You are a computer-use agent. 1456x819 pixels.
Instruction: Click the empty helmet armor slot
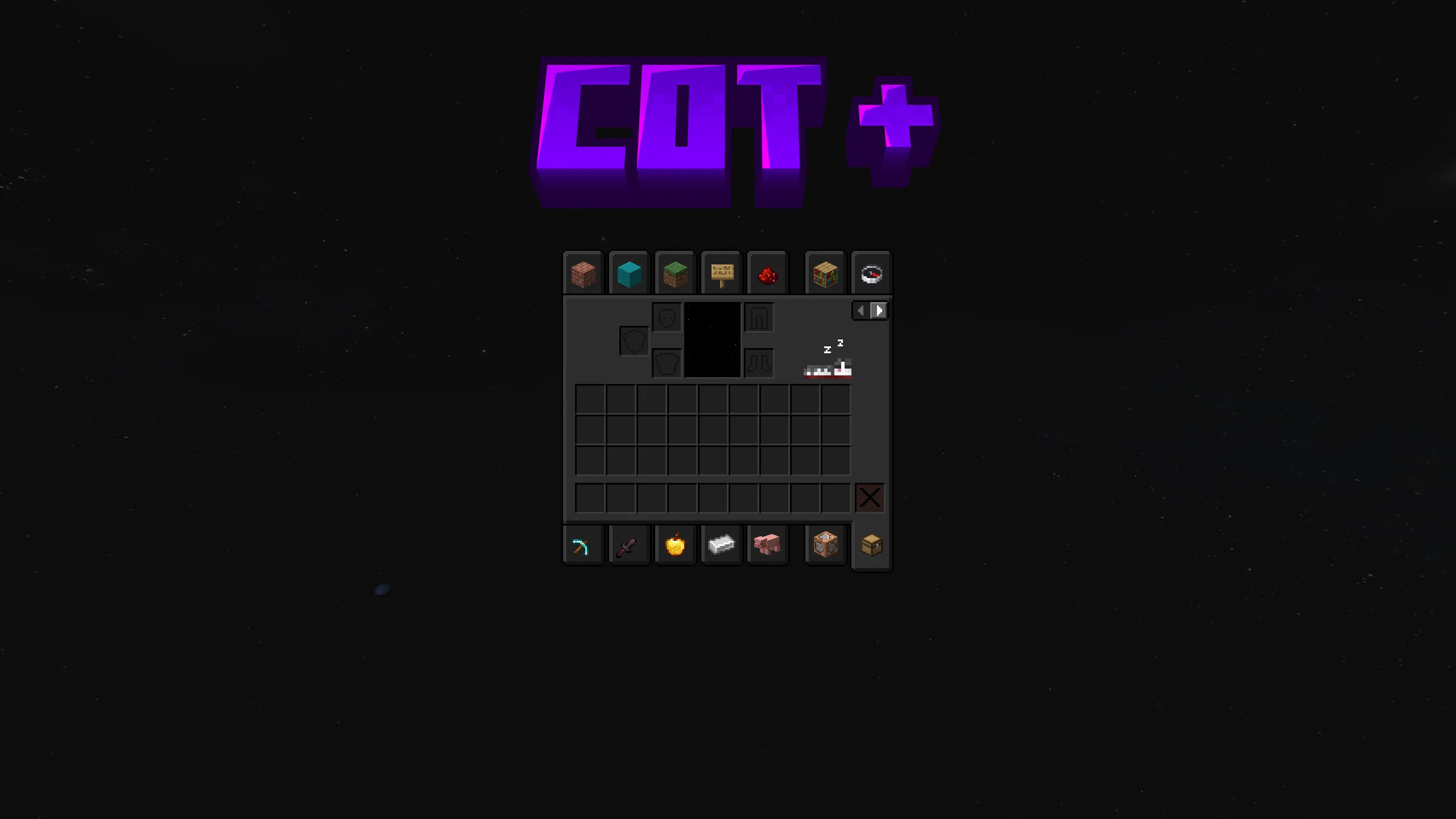click(x=665, y=317)
